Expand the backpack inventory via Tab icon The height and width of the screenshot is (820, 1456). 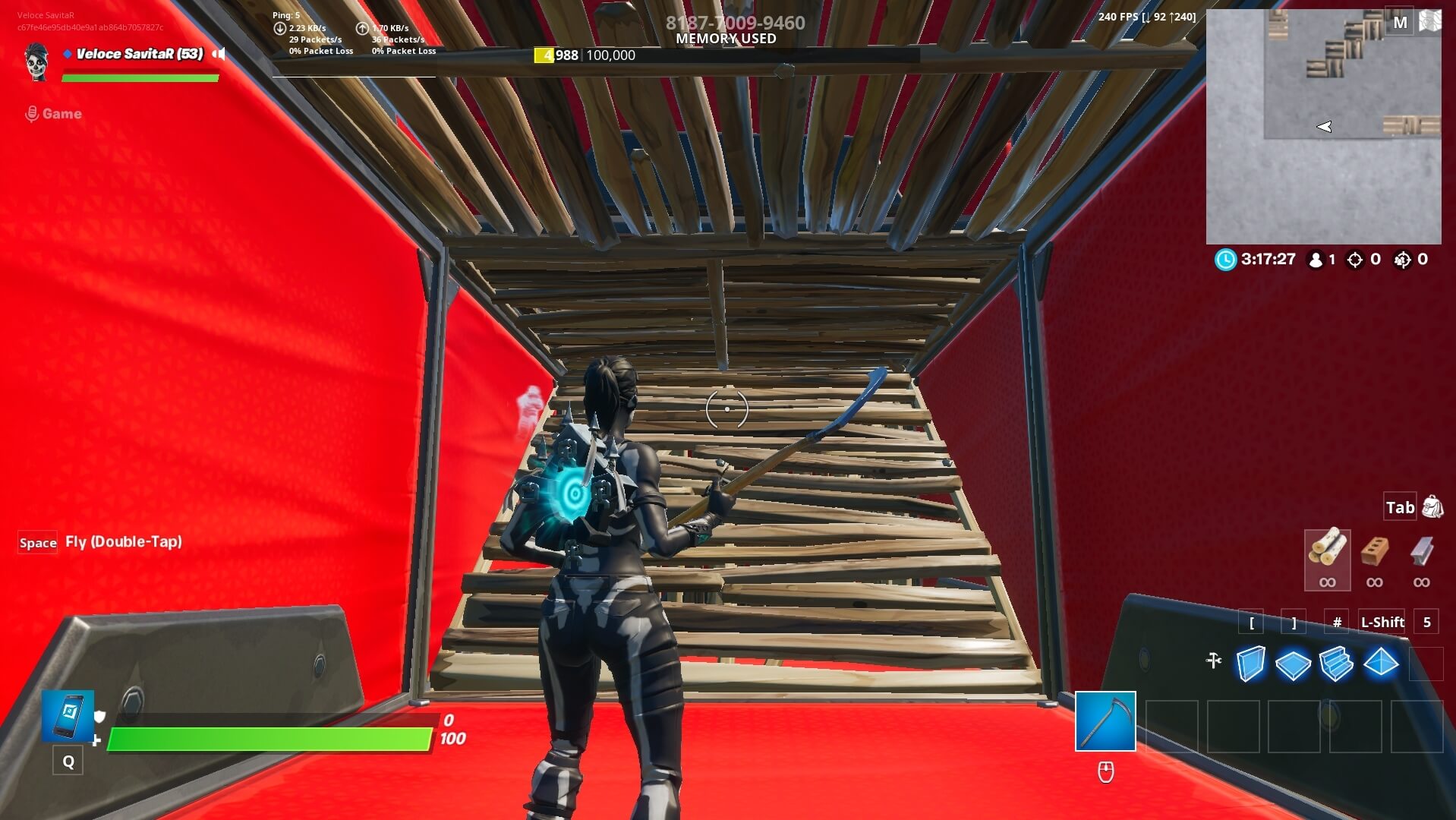click(x=1432, y=506)
